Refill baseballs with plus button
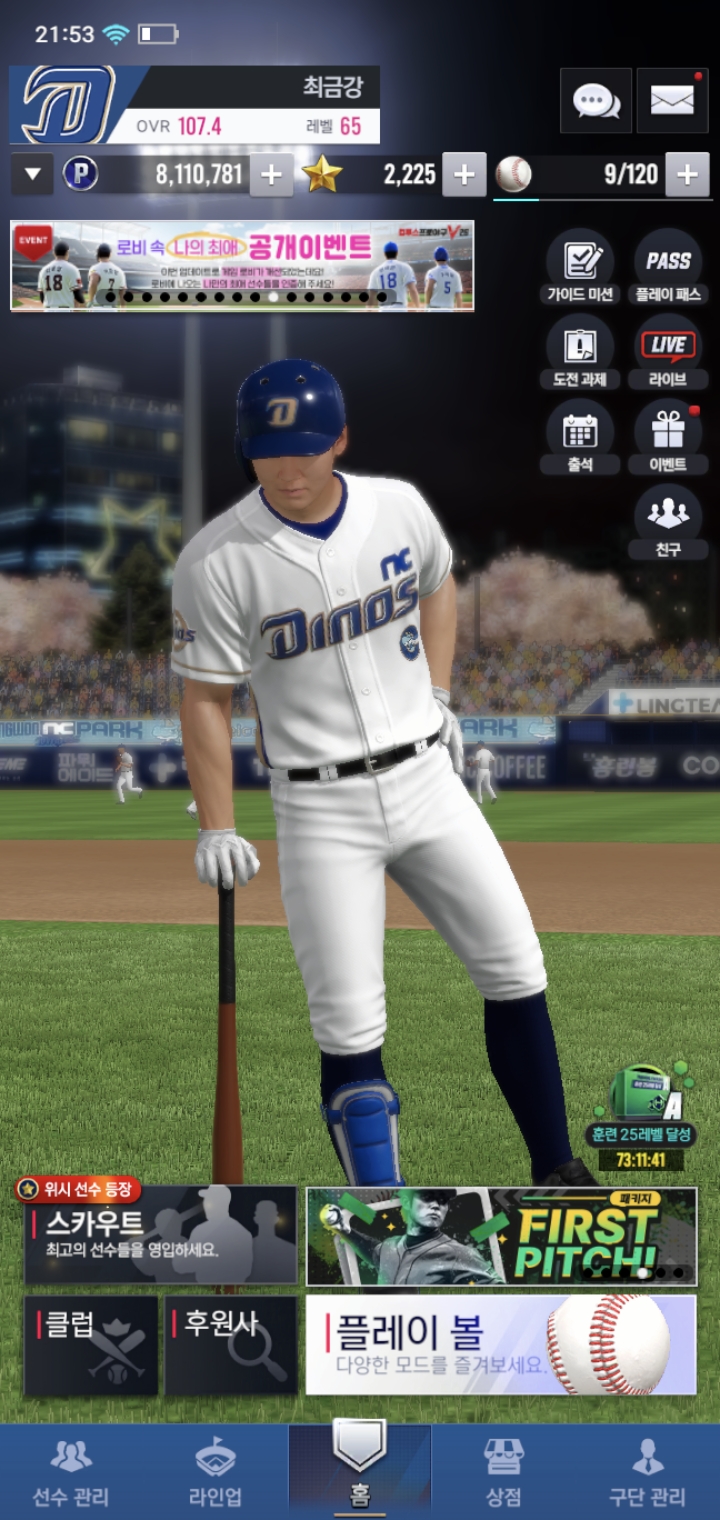Viewport: 720px width, 1520px height. 687,175
